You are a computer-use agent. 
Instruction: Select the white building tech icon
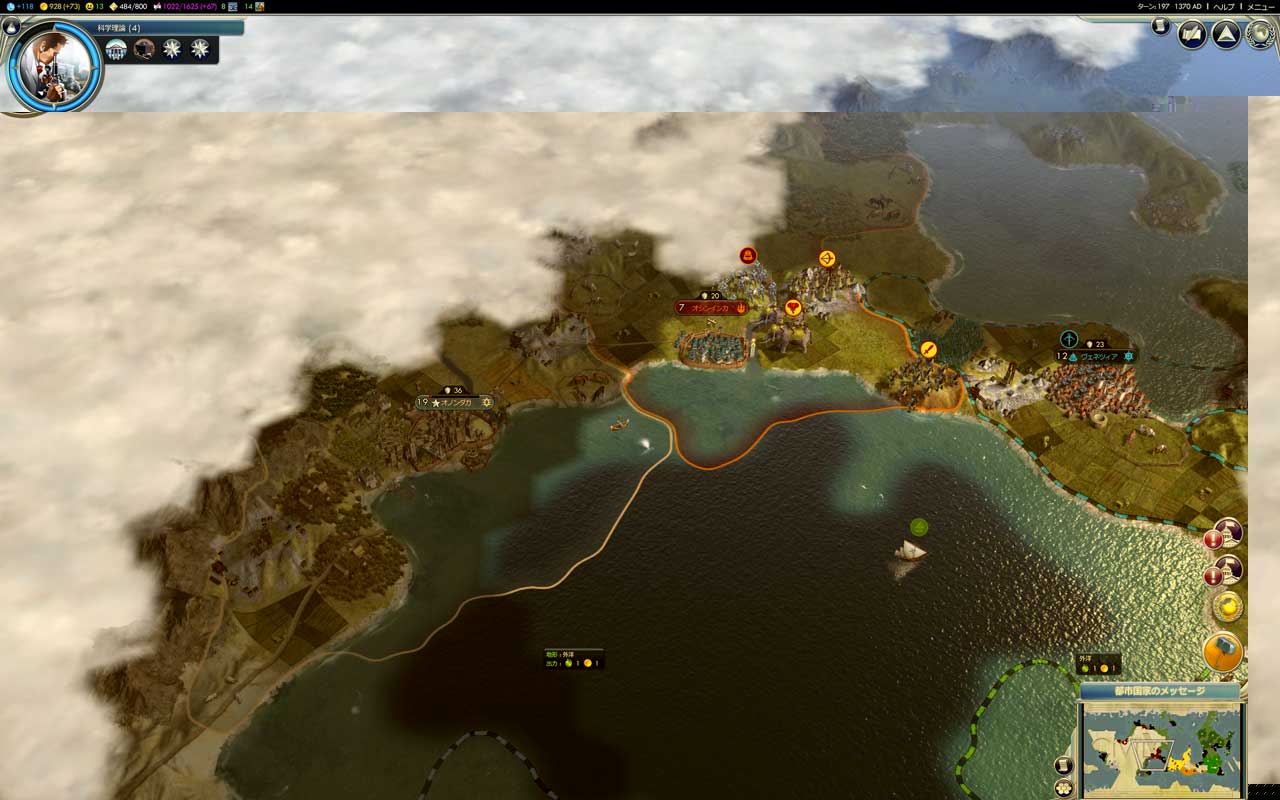(117, 49)
